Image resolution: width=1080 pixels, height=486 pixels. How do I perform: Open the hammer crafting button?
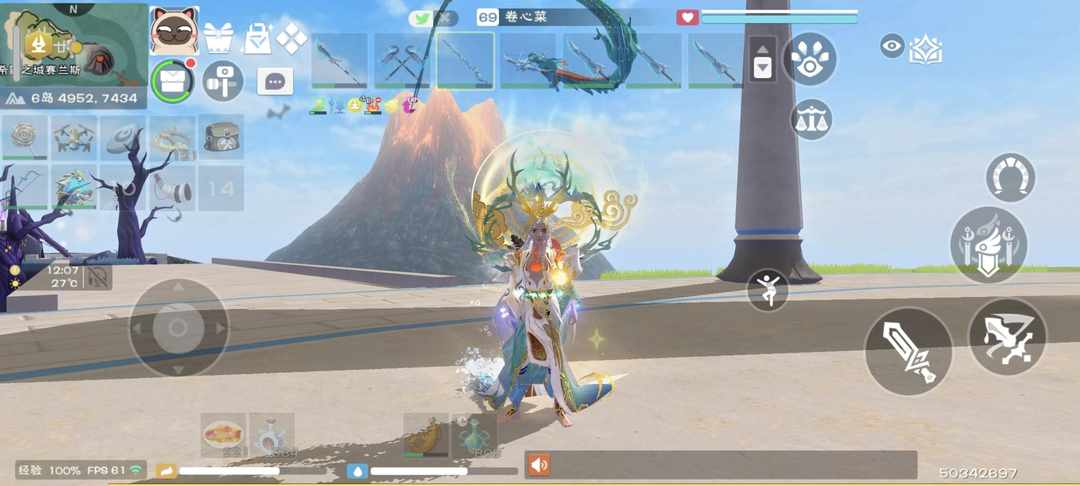[x=222, y=81]
